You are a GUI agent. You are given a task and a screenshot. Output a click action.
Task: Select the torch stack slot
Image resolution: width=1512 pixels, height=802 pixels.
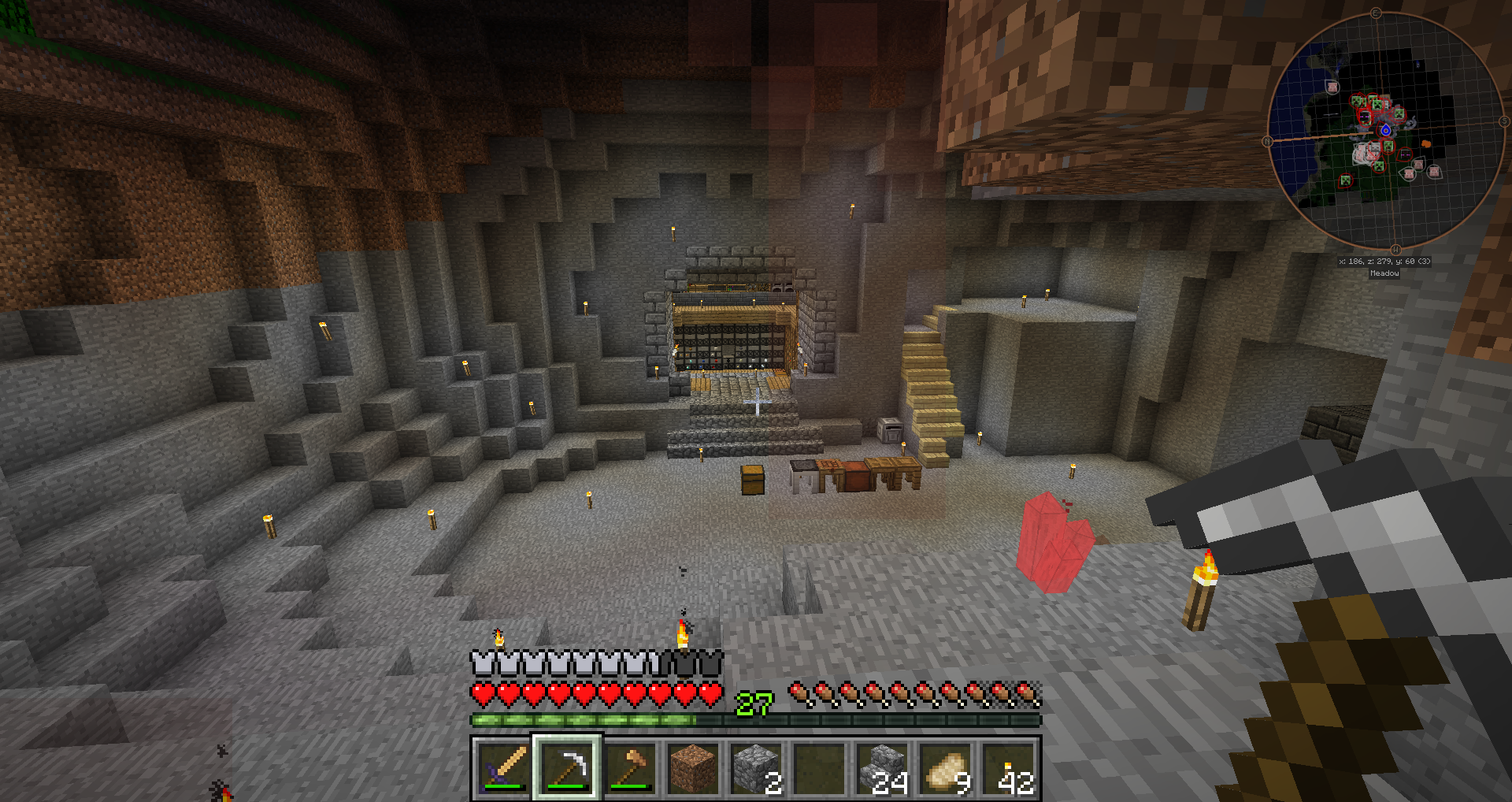[1009, 768]
